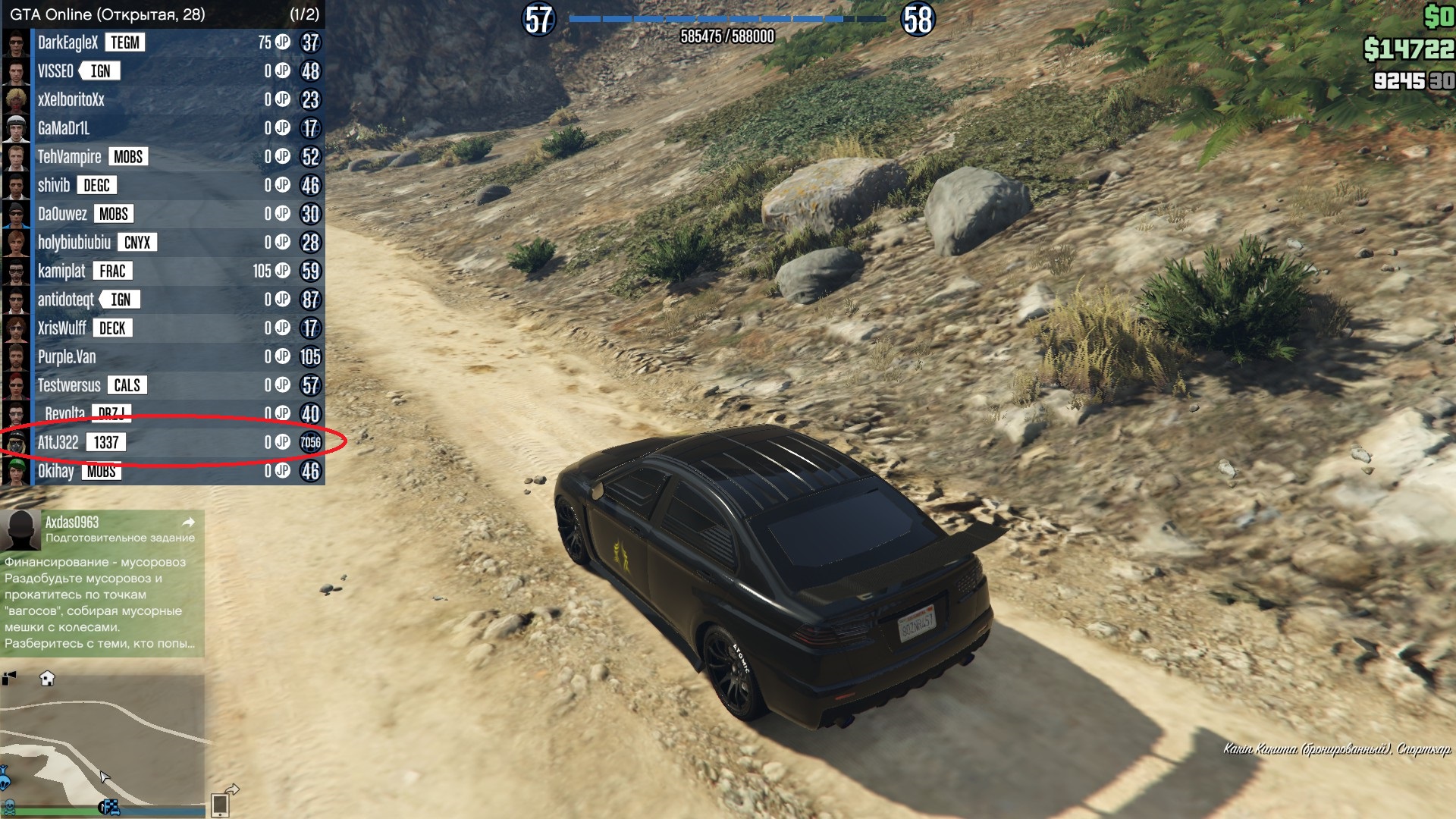
Task: Choose the antidoteqt player row
Action: click(x=163, y=300)
